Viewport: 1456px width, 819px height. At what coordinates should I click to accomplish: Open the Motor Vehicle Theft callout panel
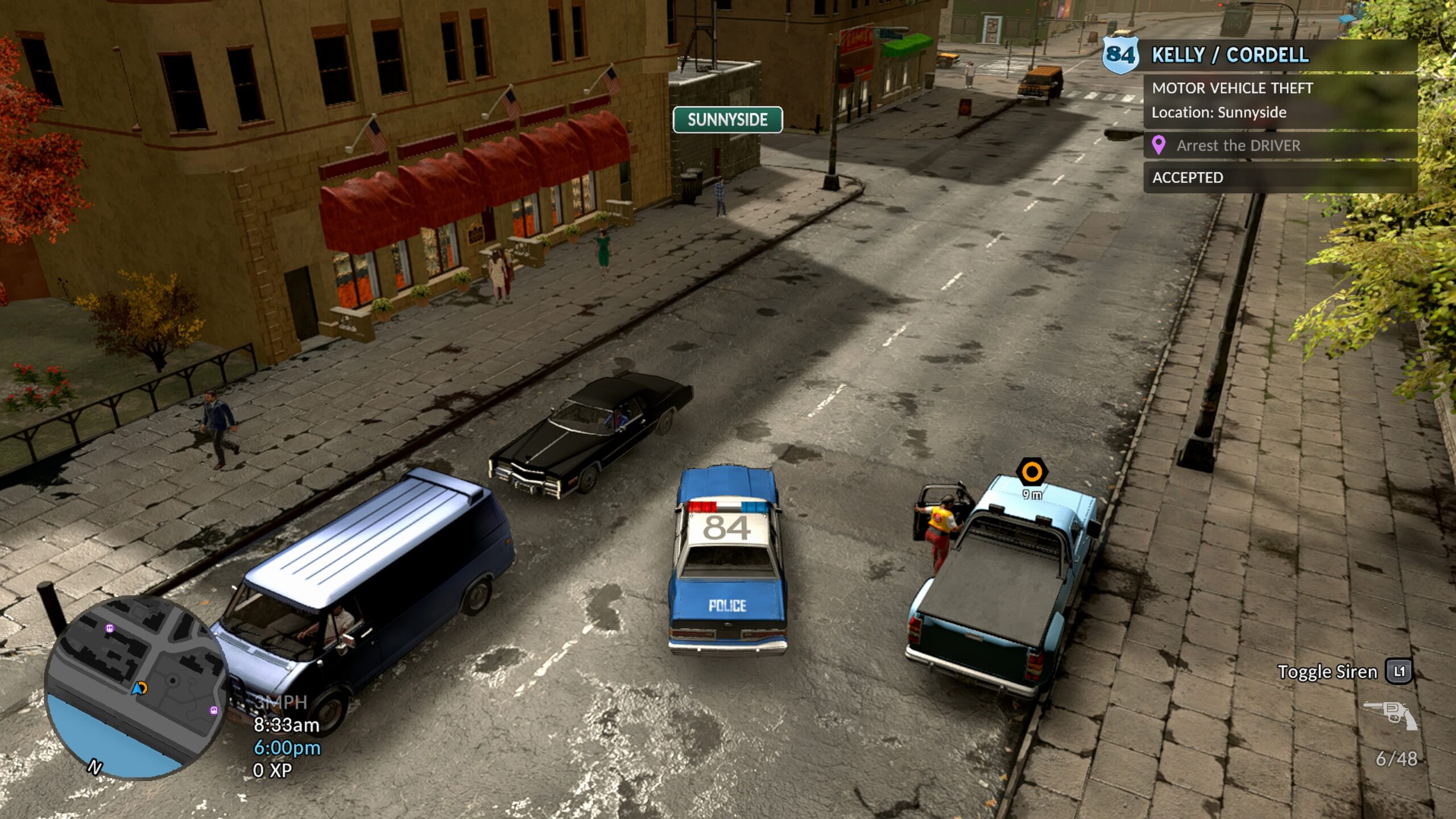[x=1280, y=100]
